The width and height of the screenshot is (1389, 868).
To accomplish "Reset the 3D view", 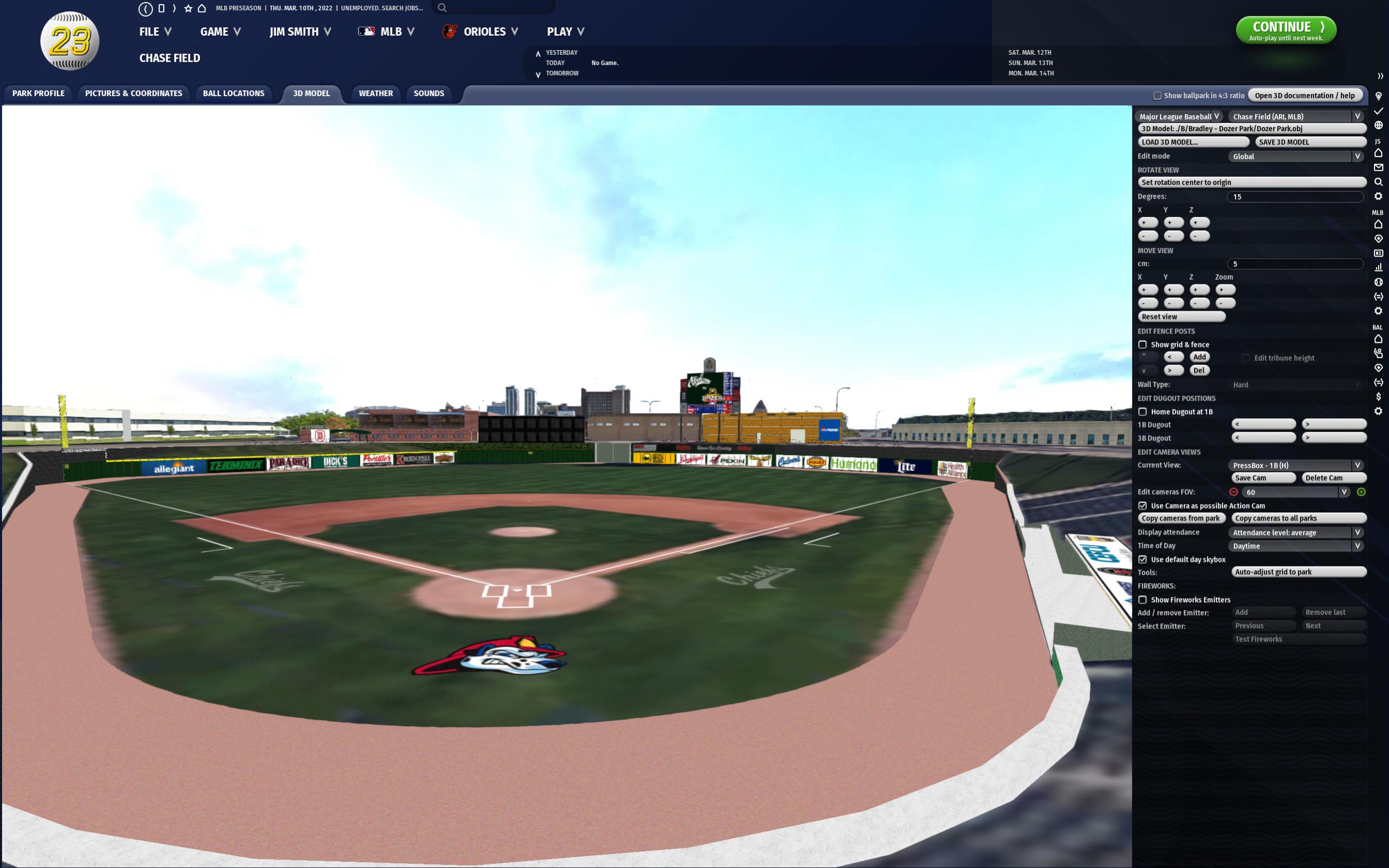I will (x=1181, y=317).
